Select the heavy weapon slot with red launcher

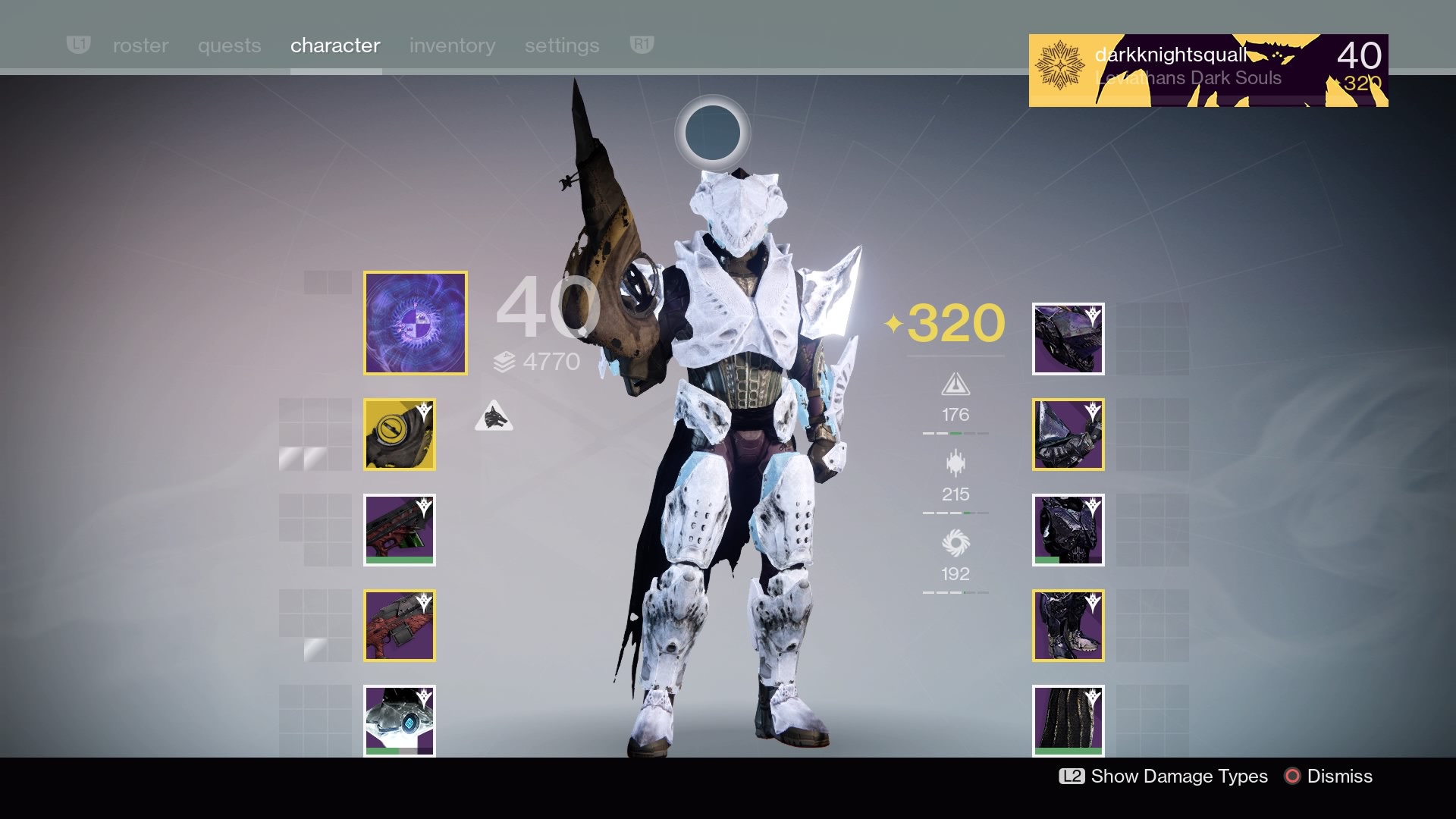pos(400,626)
